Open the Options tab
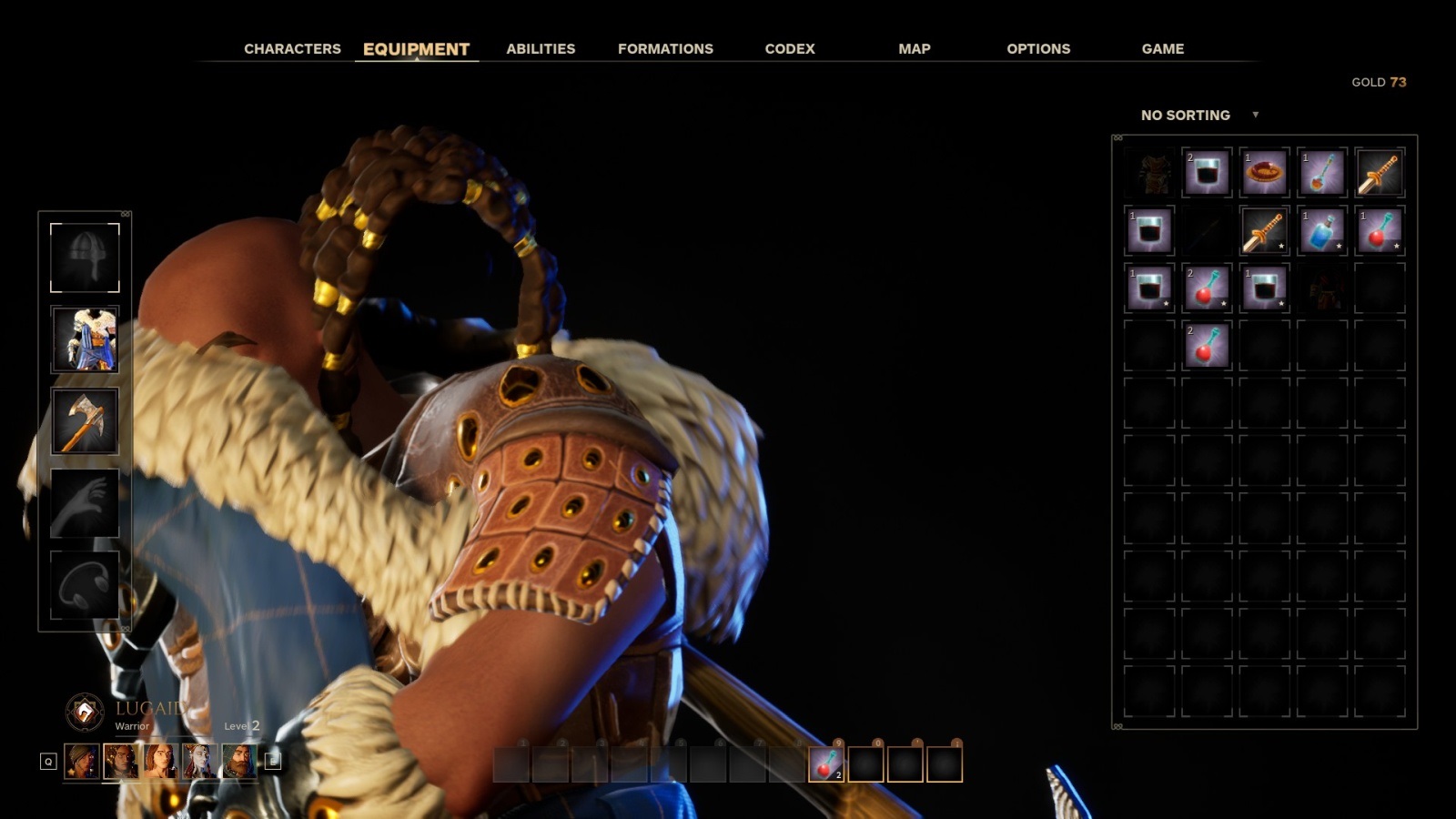The height and width of the screenshot is (819, 1456). pos(1038,49)
